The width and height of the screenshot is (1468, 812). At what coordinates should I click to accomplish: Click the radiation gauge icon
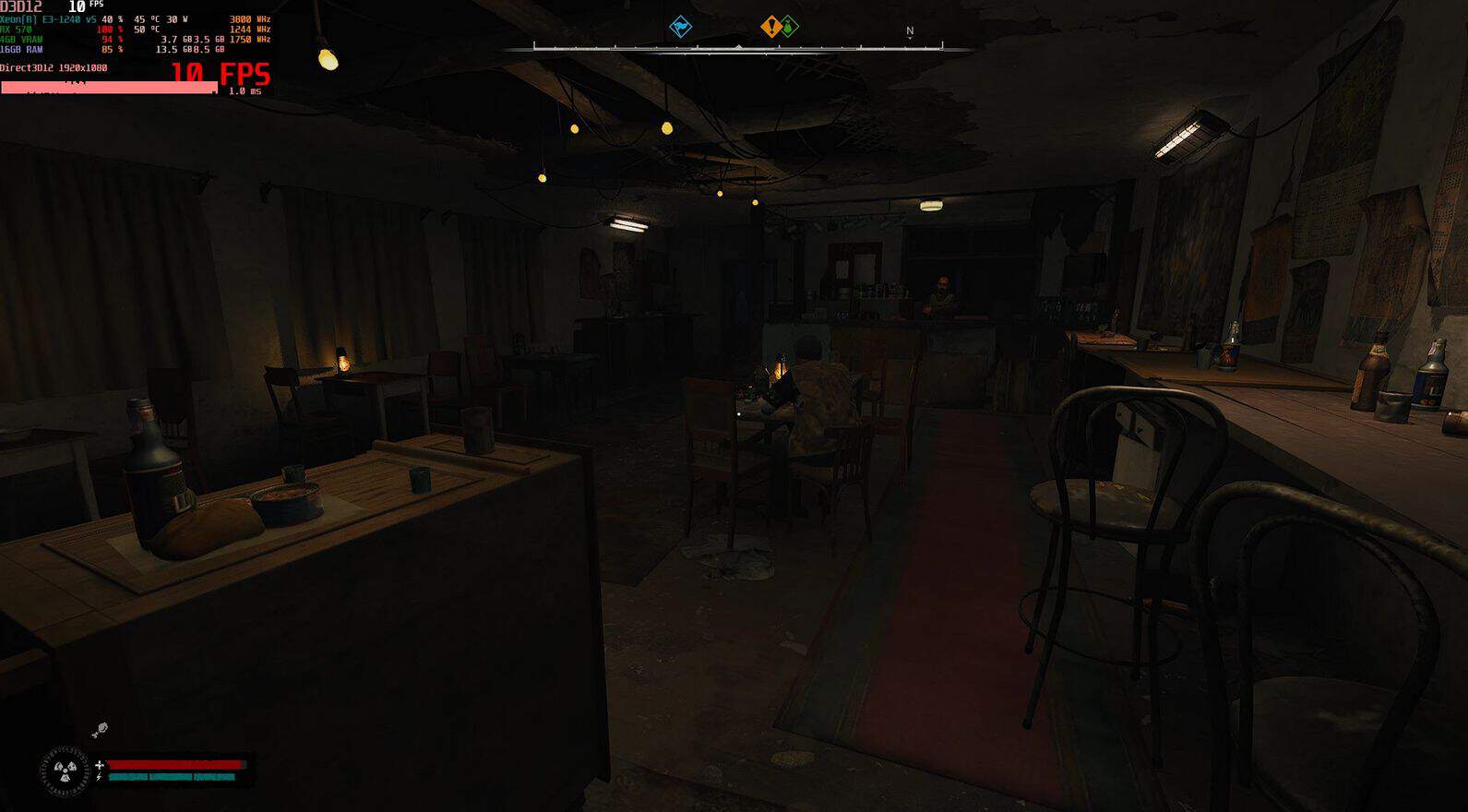(65, 771)
